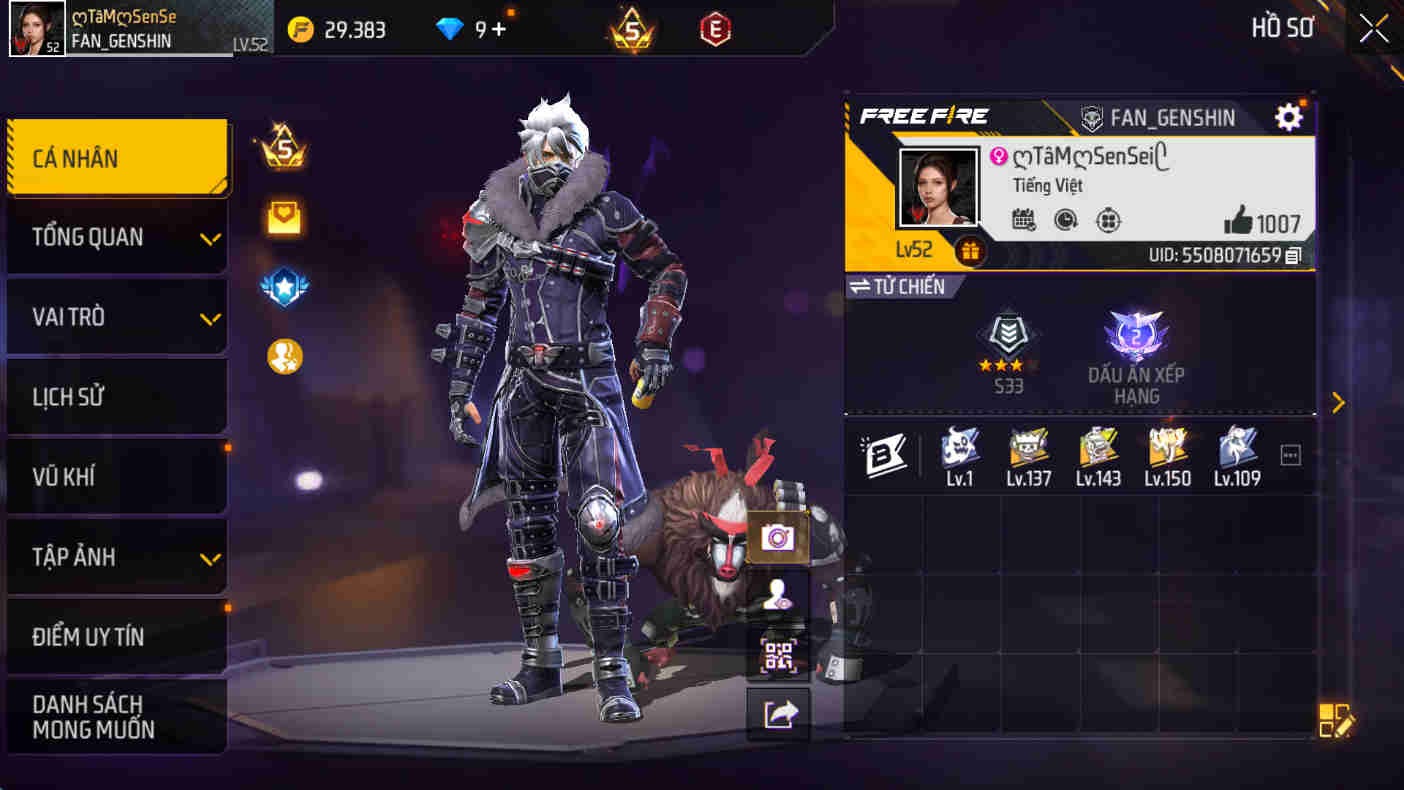The width and height of the screenshot is (1404, 790).
Task: Click the gift icon next to Lv52
Action: coord(971,249)
